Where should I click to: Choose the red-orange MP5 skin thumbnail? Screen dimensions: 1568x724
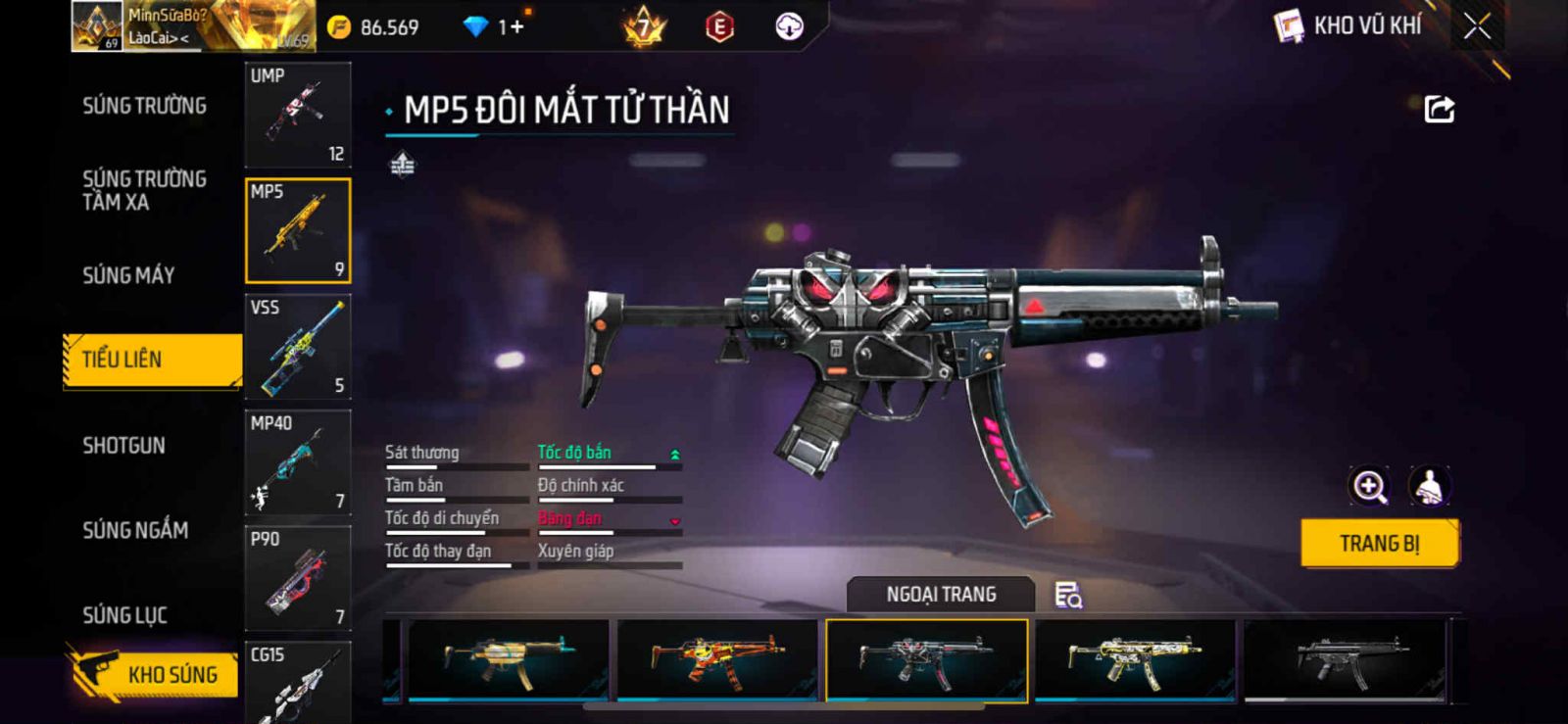tap(717, 660)
